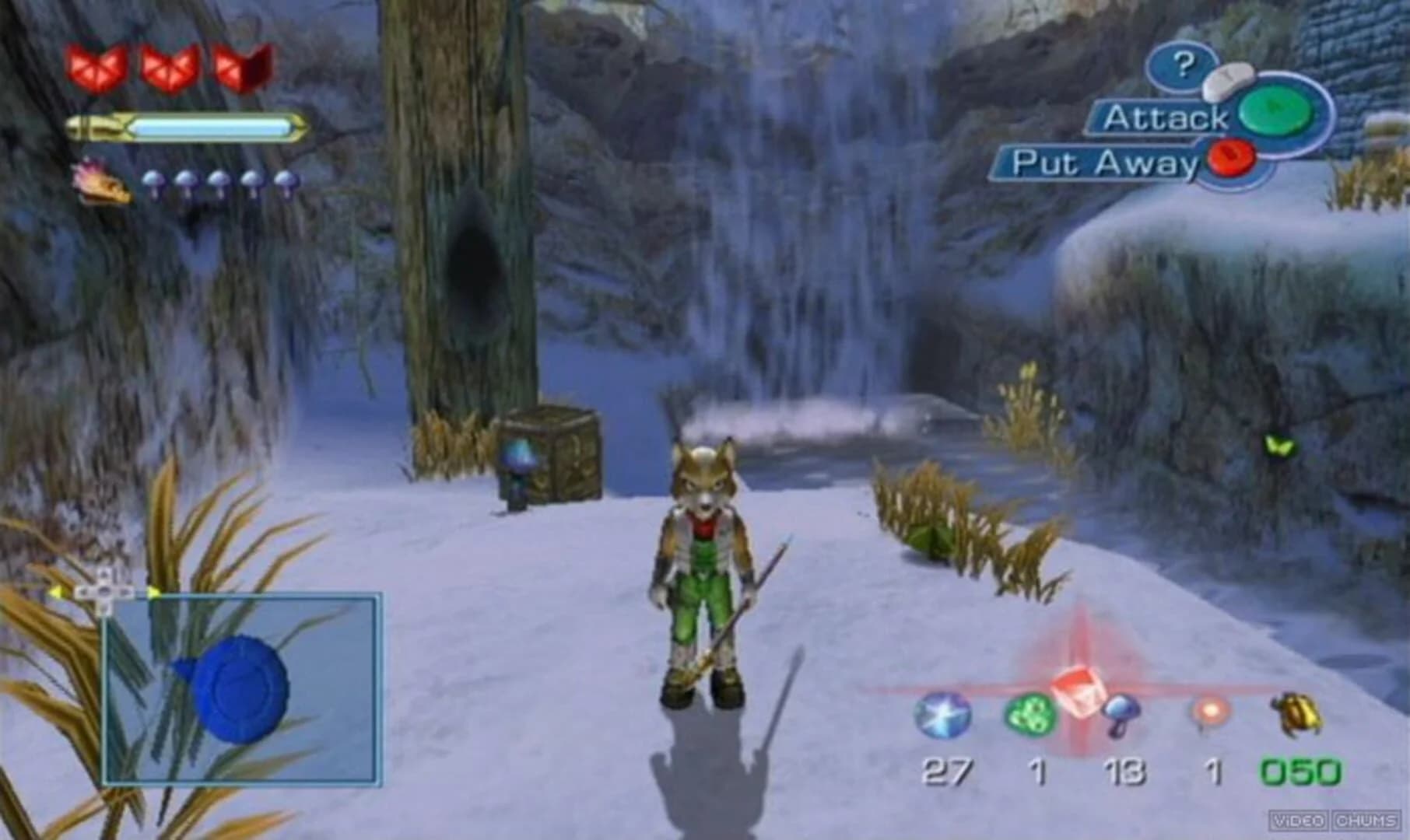Toggle the first magic mushroom gauge pip
The image size is (1410, 840).
(x=154, y=181)
